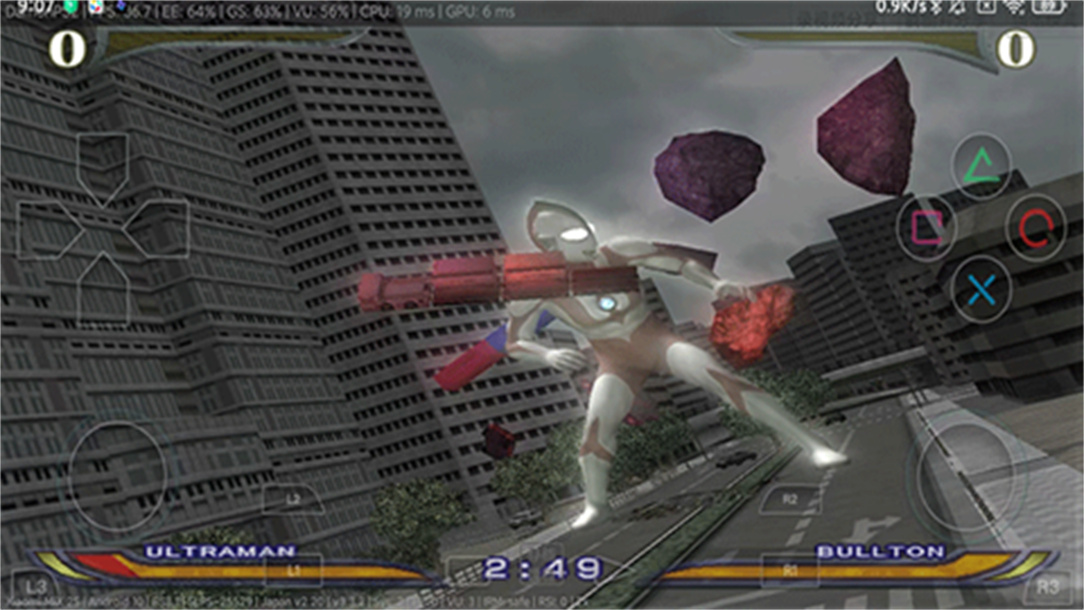Image resolution: width=1084 pixels, height=610 pixels.
Task: Tap the D-pad right arrow
Action: tap(158, 229)
